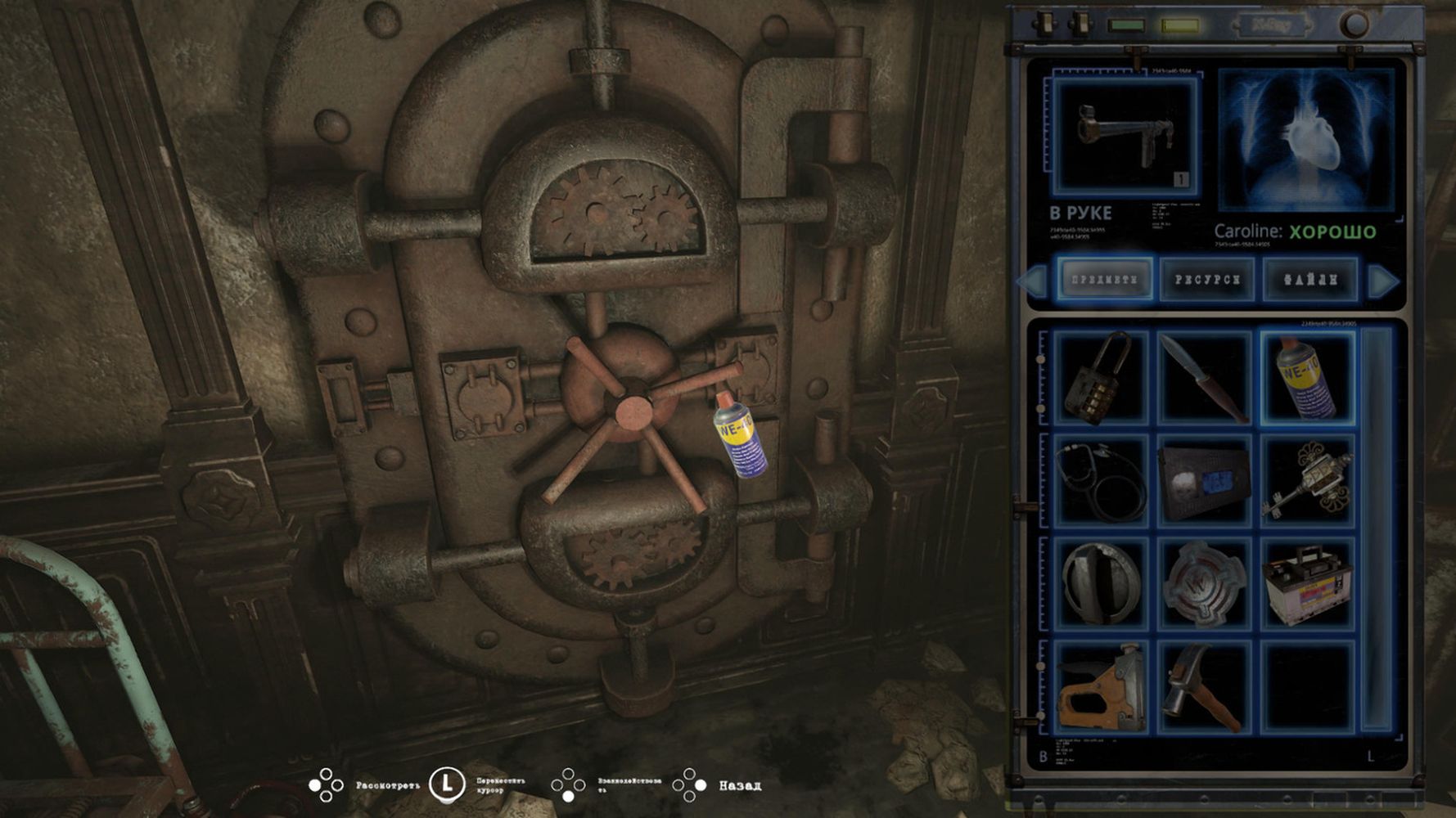Select the round metal valve handle slot

click(1102, 583)
